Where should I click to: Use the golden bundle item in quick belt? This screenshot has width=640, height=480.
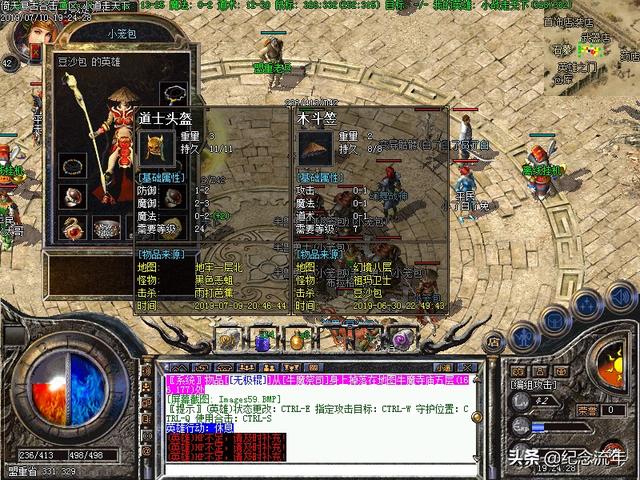(x=296, y=340)
